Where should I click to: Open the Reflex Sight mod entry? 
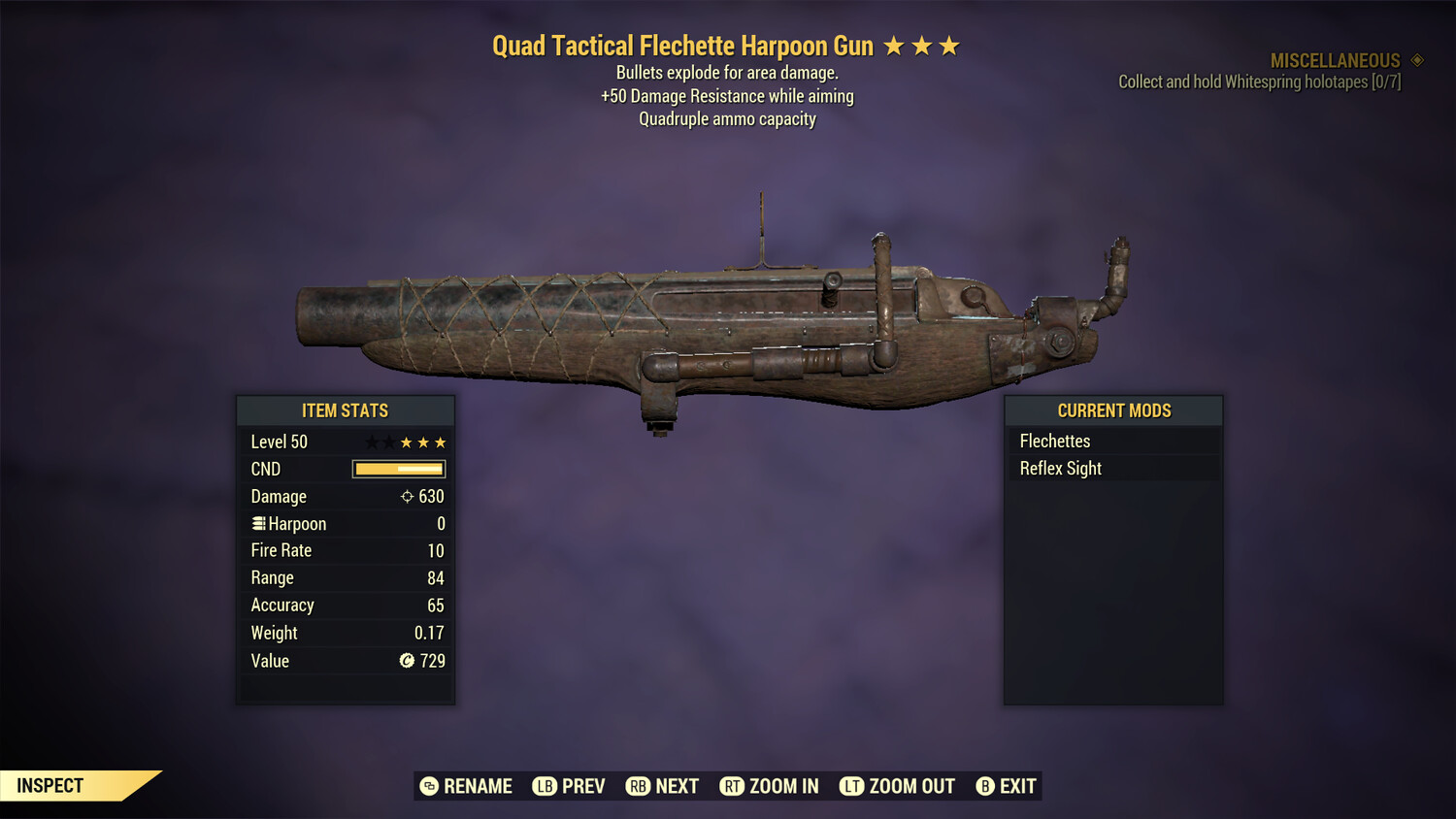[x=1114, y=468]
